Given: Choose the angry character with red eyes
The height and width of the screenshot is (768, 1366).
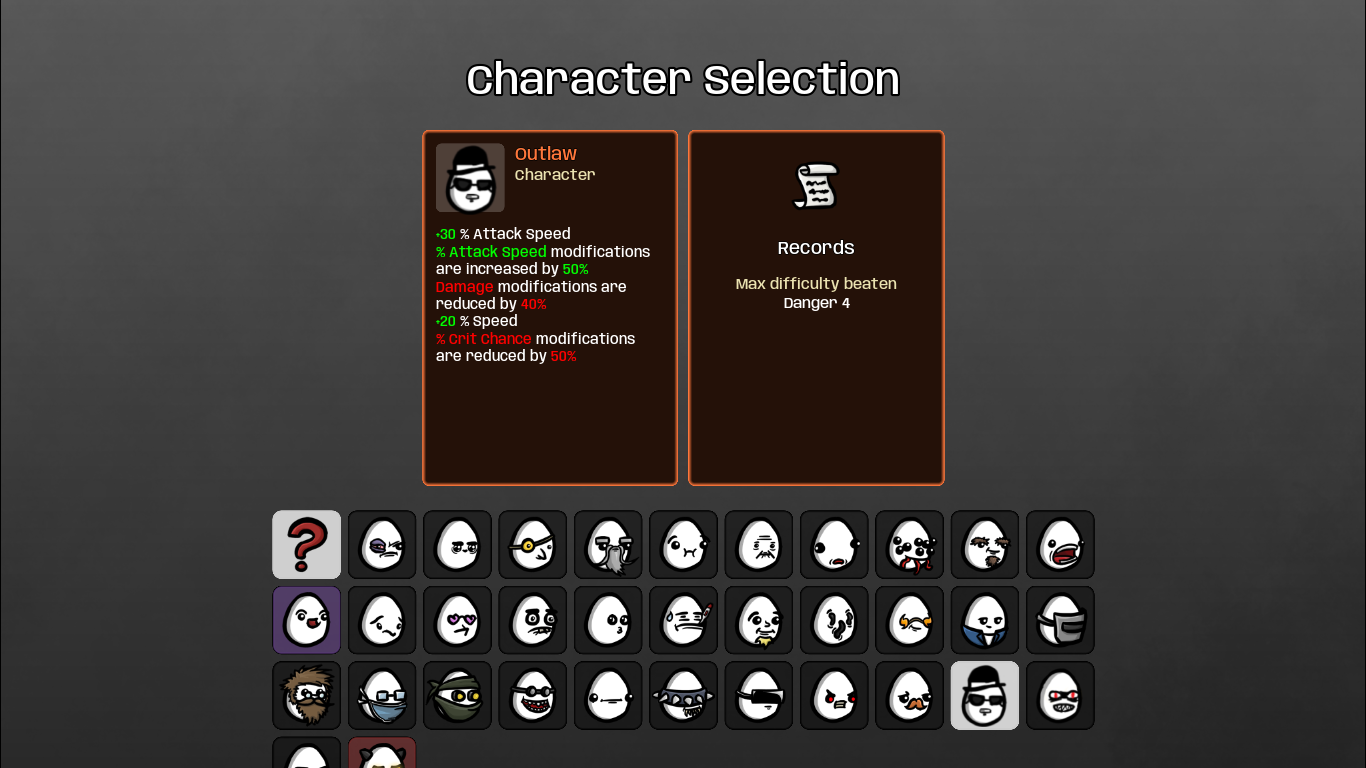Looking at the screenshot, I should coord(833,695).
